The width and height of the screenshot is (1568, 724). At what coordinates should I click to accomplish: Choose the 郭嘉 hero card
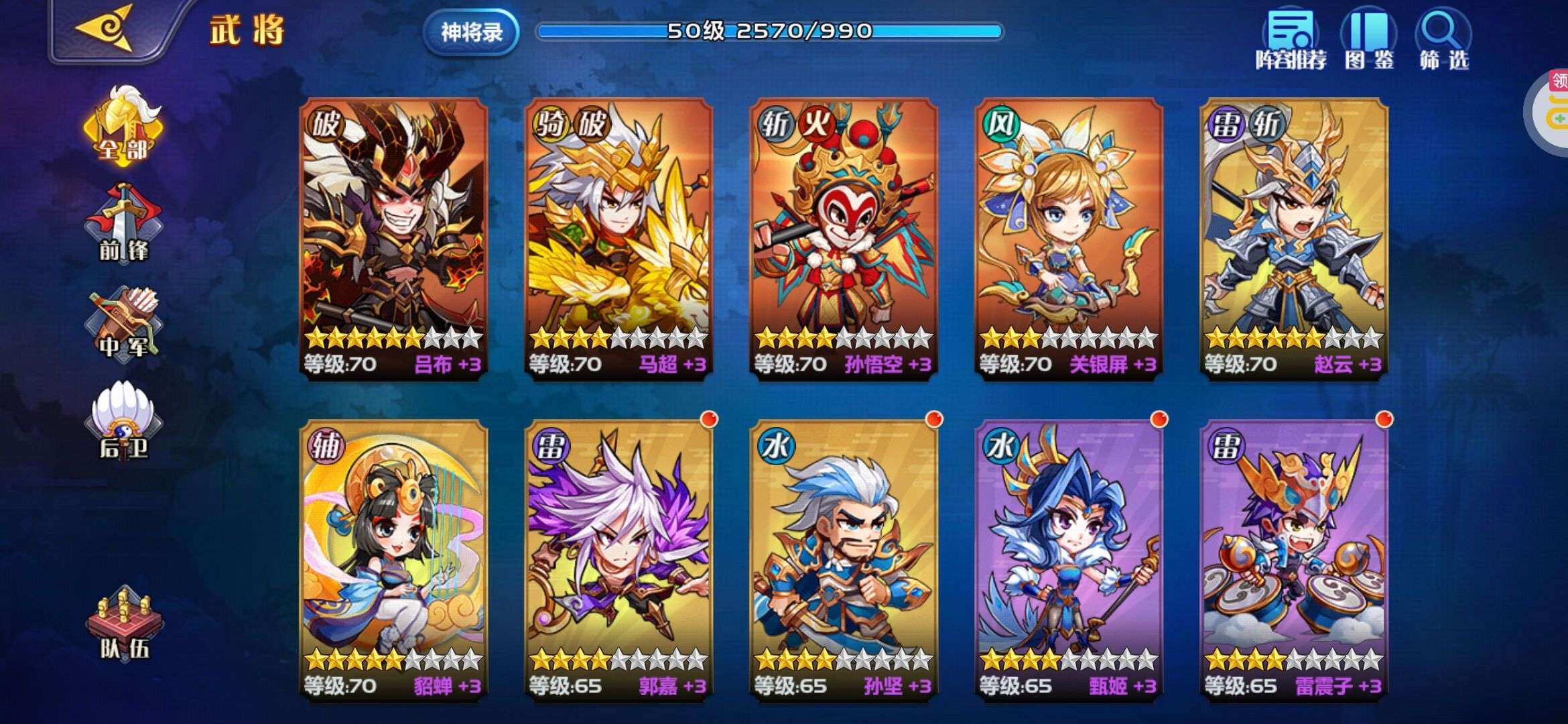618,560
